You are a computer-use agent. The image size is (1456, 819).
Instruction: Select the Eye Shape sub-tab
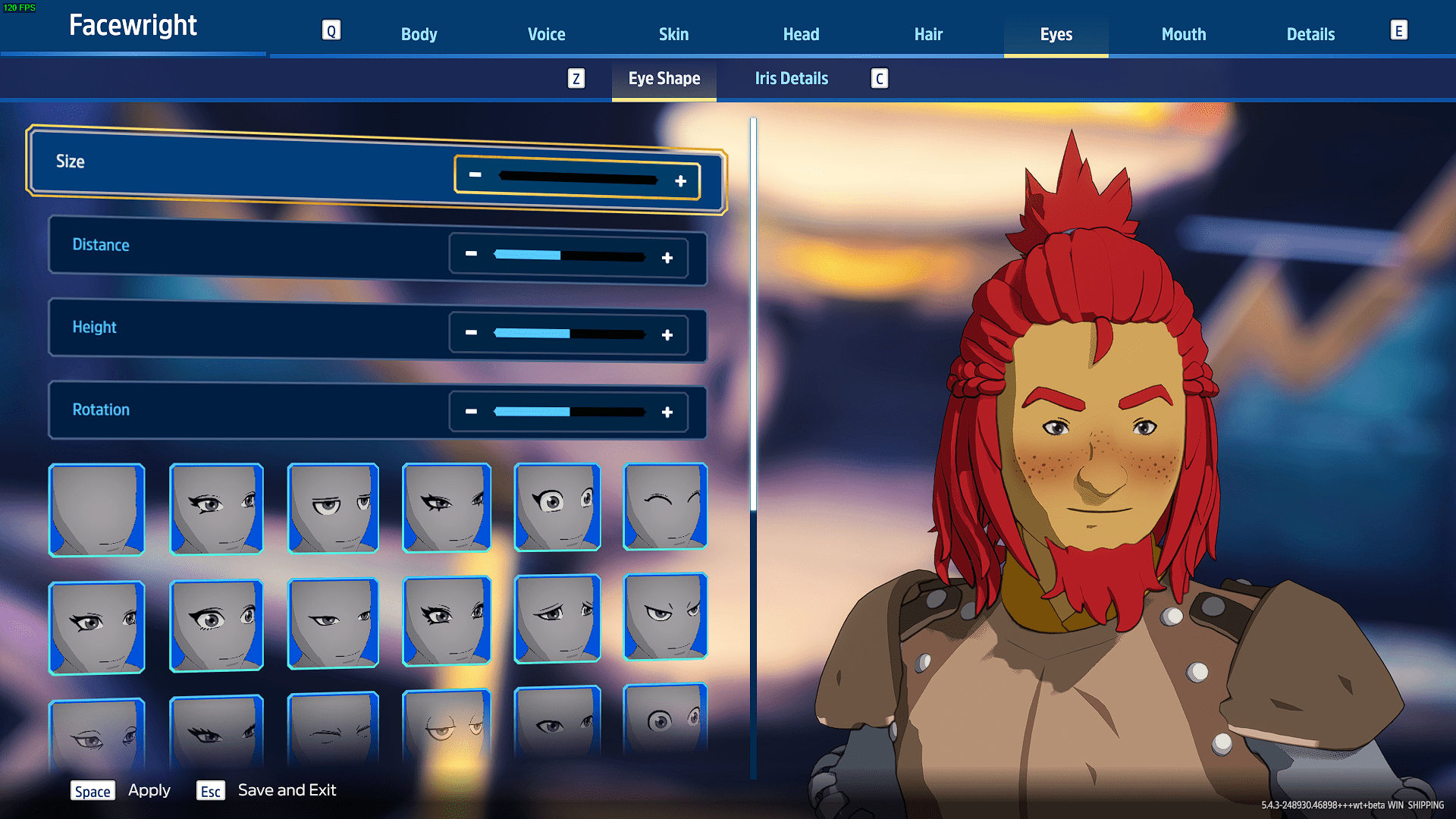pyautogui.click(x=664, y=78)
